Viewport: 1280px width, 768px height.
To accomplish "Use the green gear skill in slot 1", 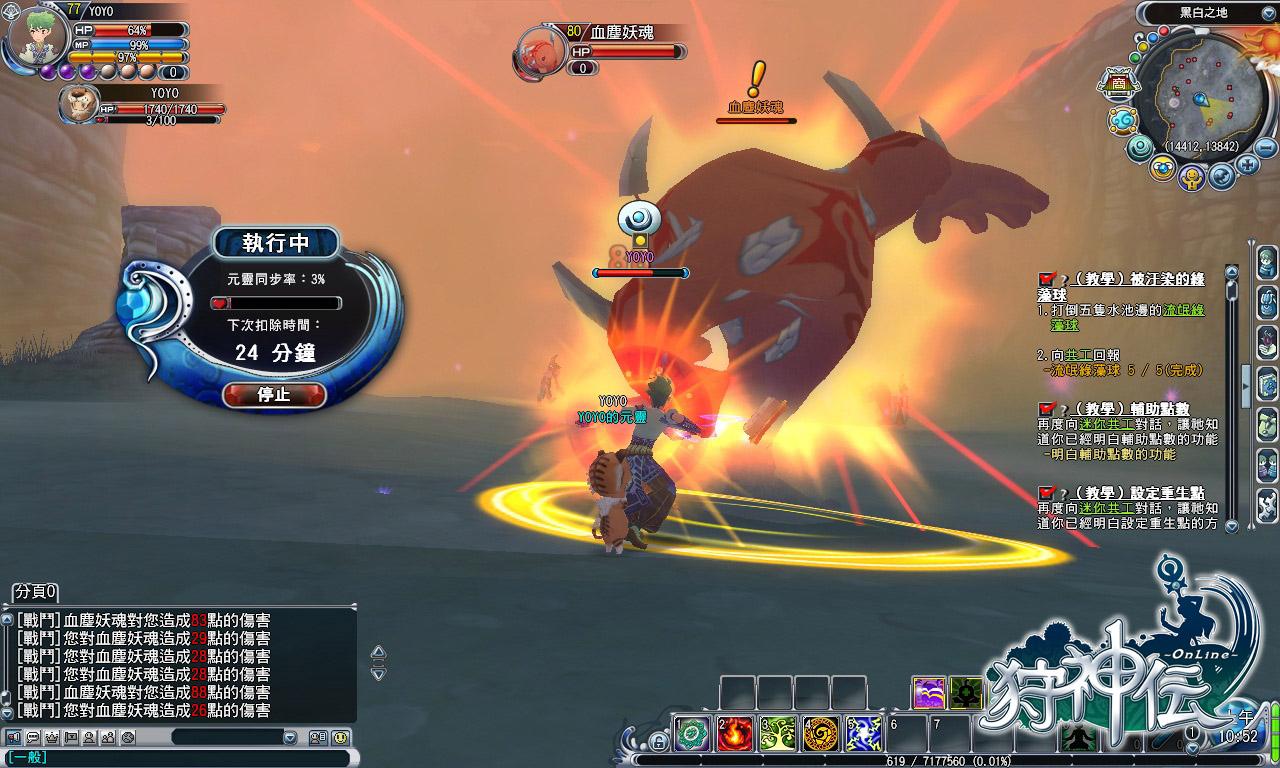I will pos(691,734).
